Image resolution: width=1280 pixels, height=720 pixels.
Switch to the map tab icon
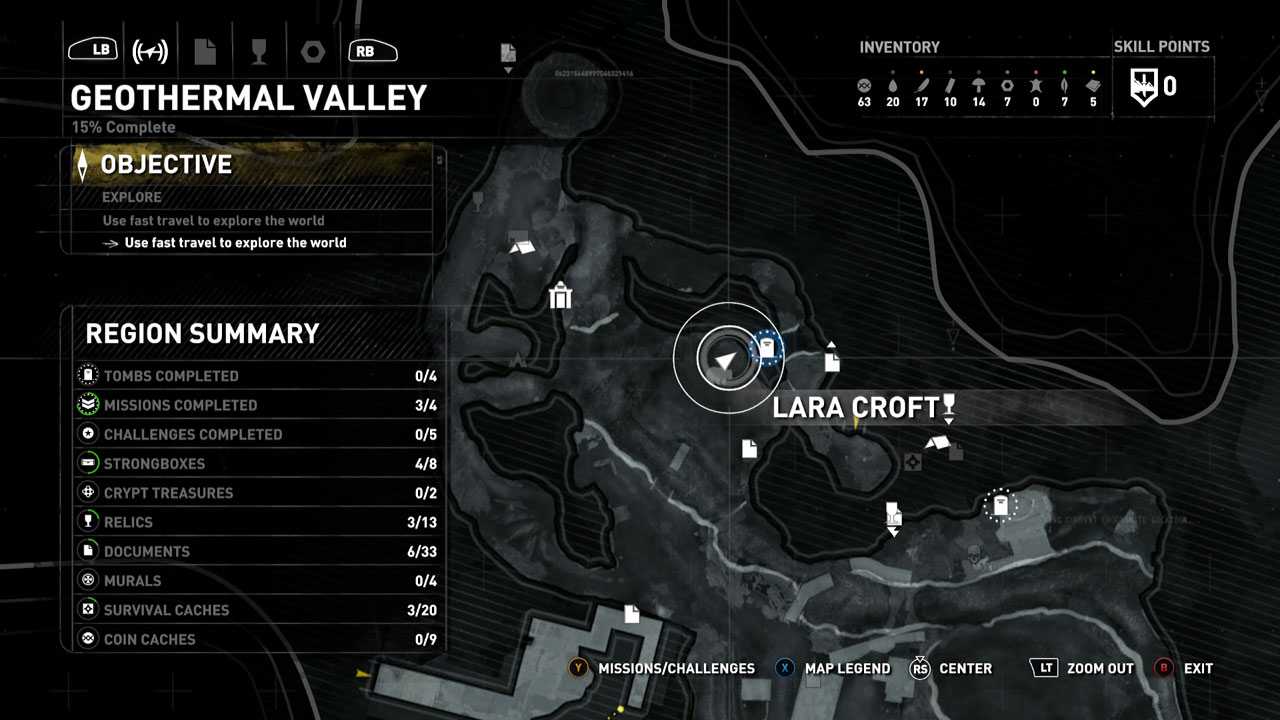point(150,51)
